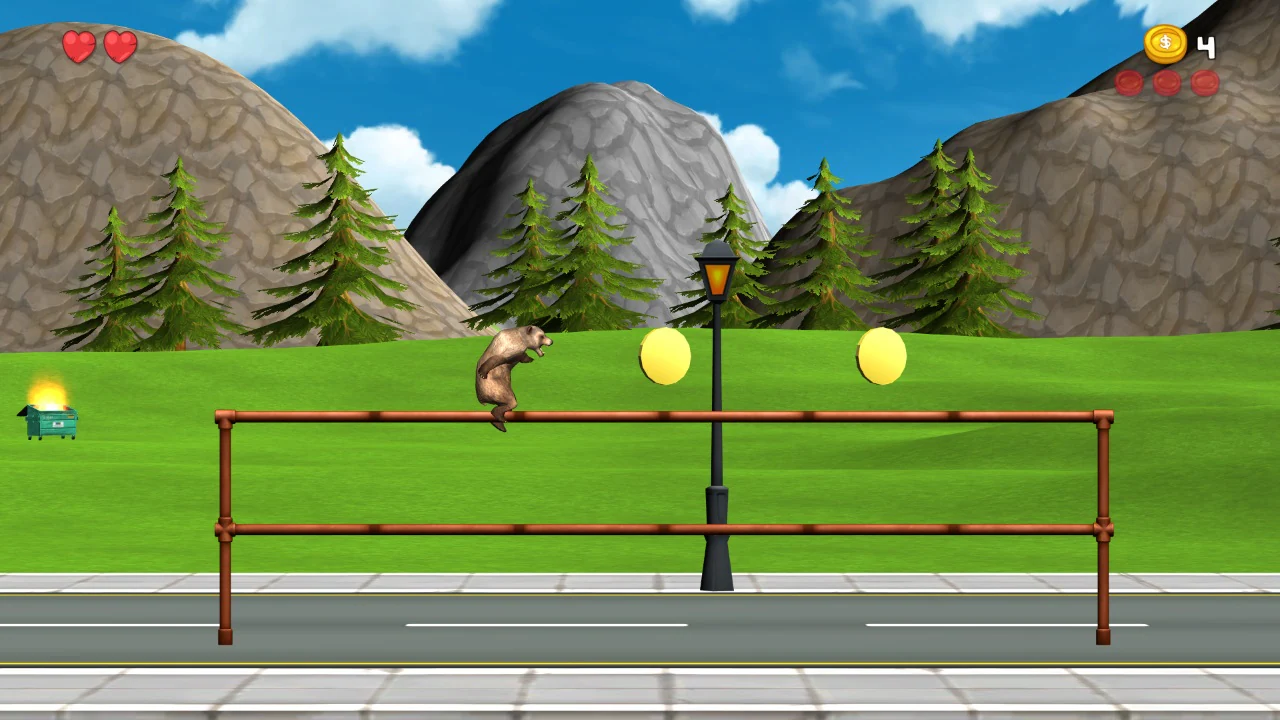This screenshot has width=1280, height=720.
Task: Click the gold coin counter icon
Action: coord(1165,42)
